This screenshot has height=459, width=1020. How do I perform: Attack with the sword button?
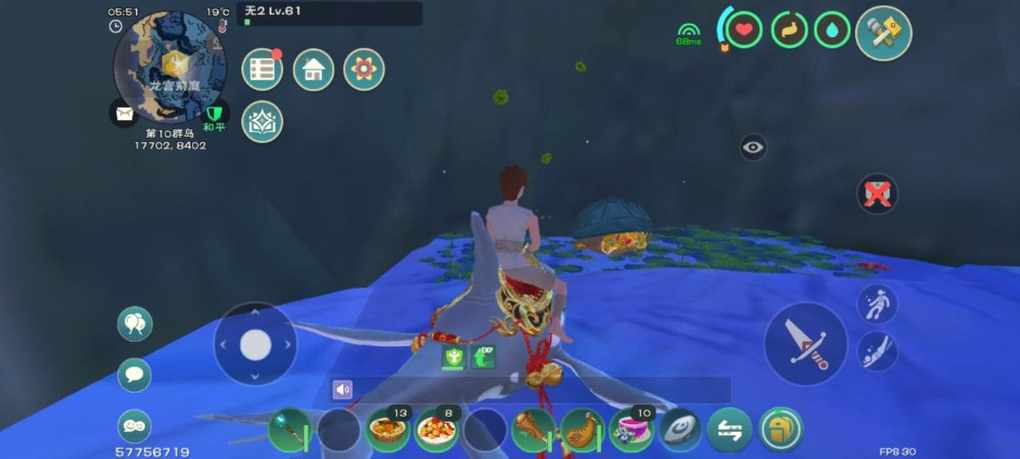pyautogui.click(x=806, y=343)
